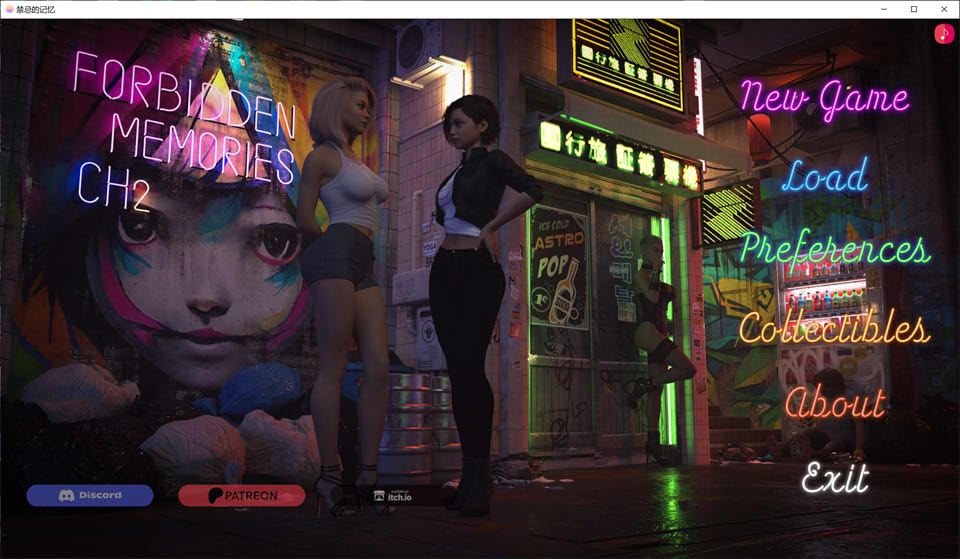Open the Load menu
This screenshot has height=559, width=960.
click(x=825, y=177)
